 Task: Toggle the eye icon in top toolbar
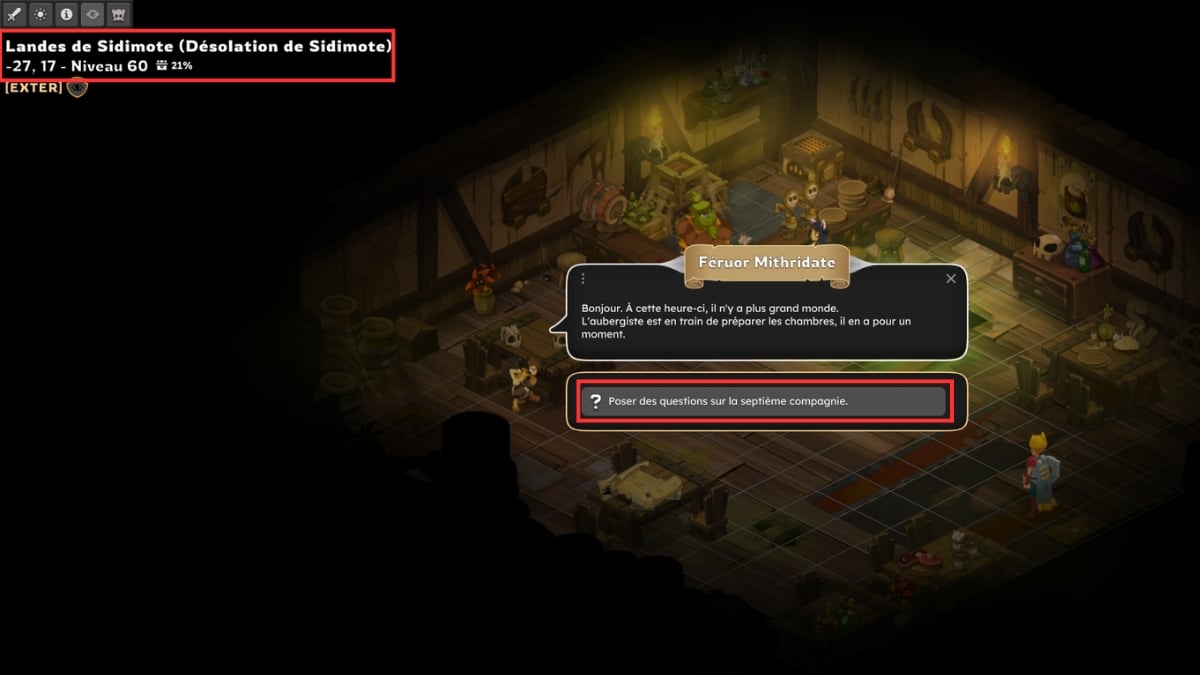pyautogui.click(x=93, y=15)
